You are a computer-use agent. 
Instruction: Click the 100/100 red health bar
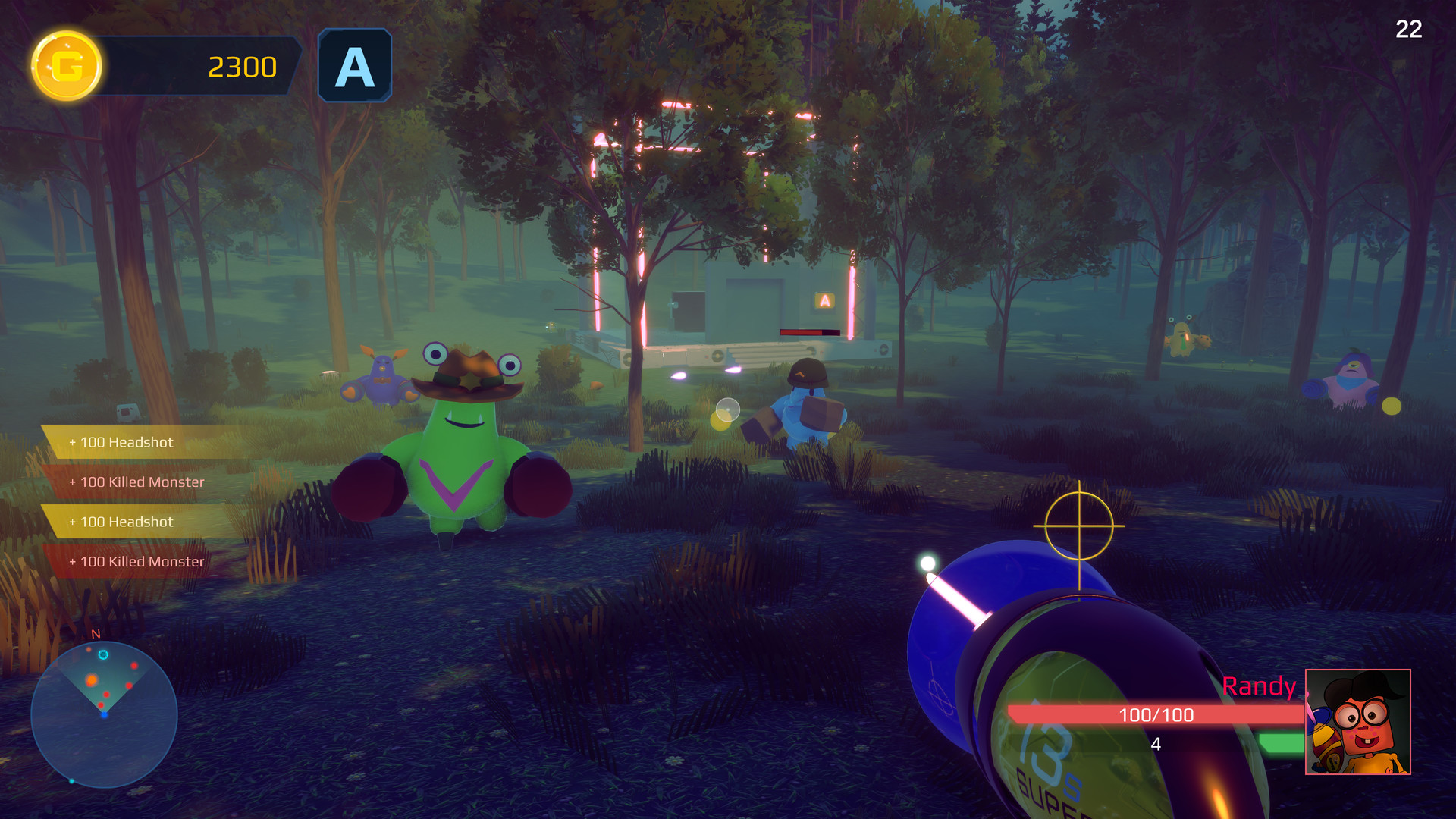(1156, 715)
